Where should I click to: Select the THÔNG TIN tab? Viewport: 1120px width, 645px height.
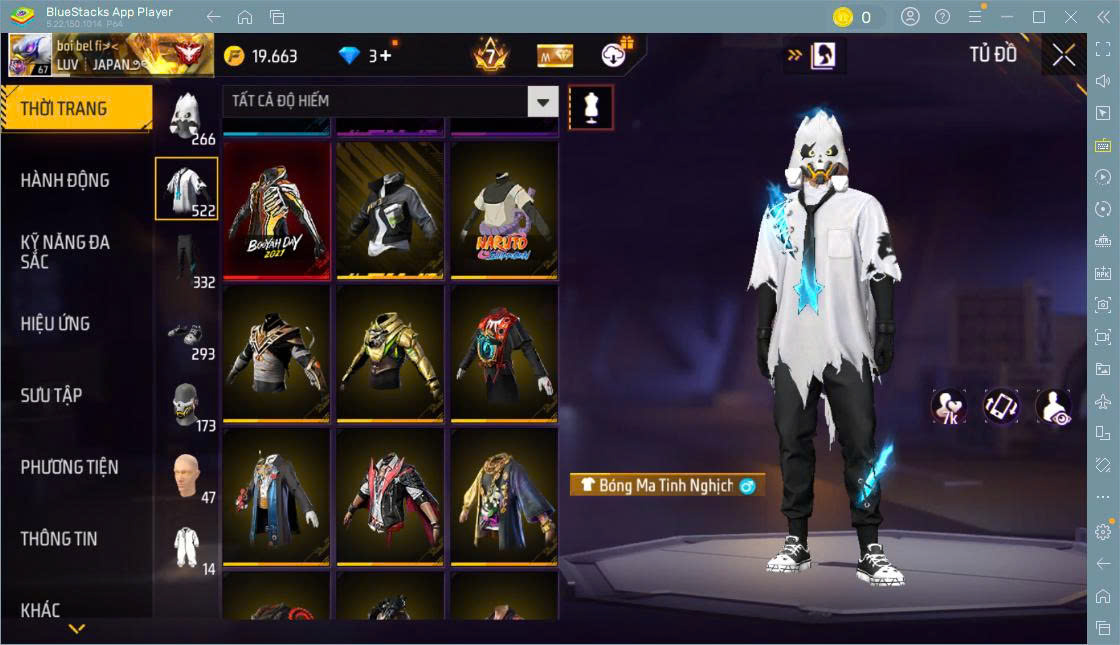click(60, 539)
